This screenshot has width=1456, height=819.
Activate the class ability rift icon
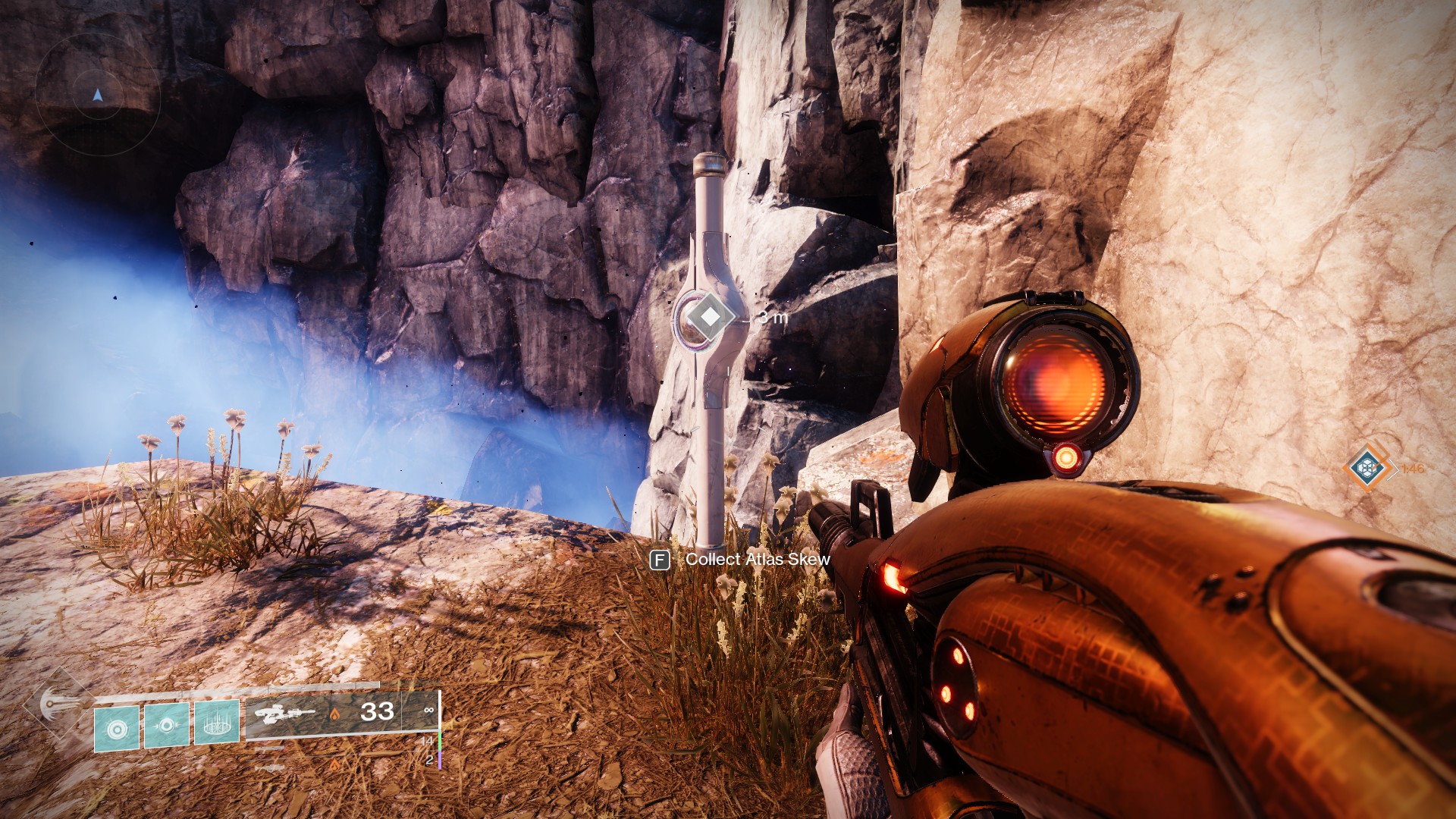217,723
